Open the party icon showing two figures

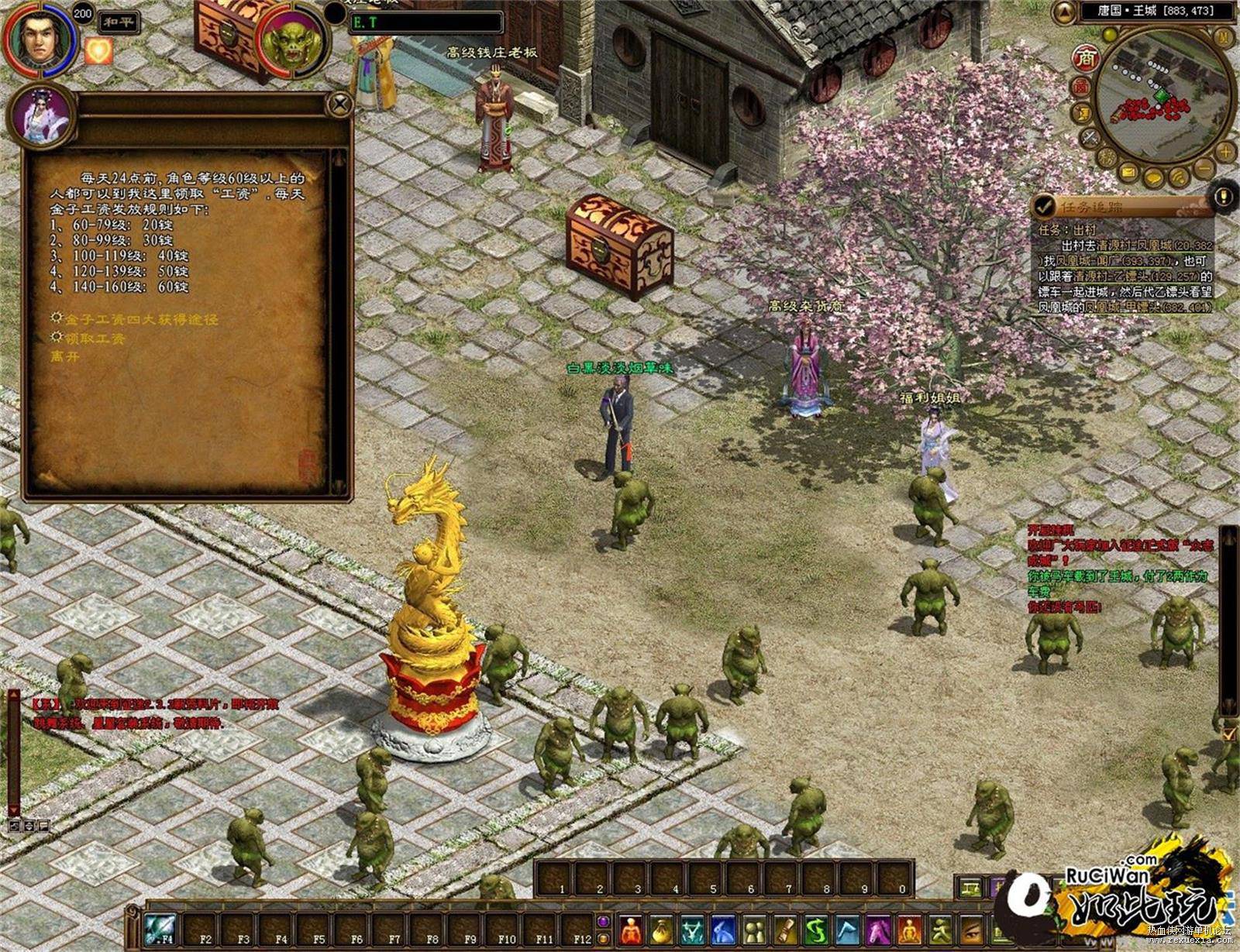coord(753,930)
